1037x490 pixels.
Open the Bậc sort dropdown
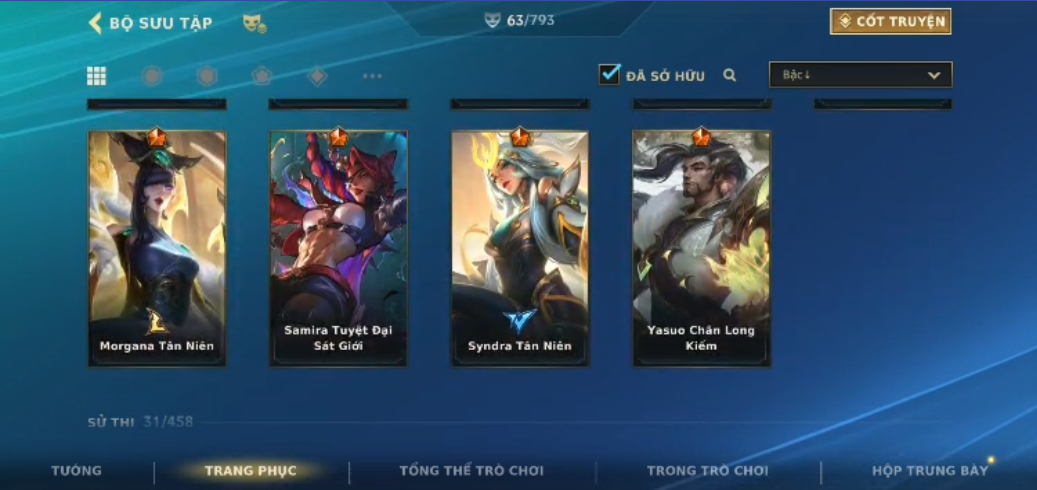tap(860, 75)
